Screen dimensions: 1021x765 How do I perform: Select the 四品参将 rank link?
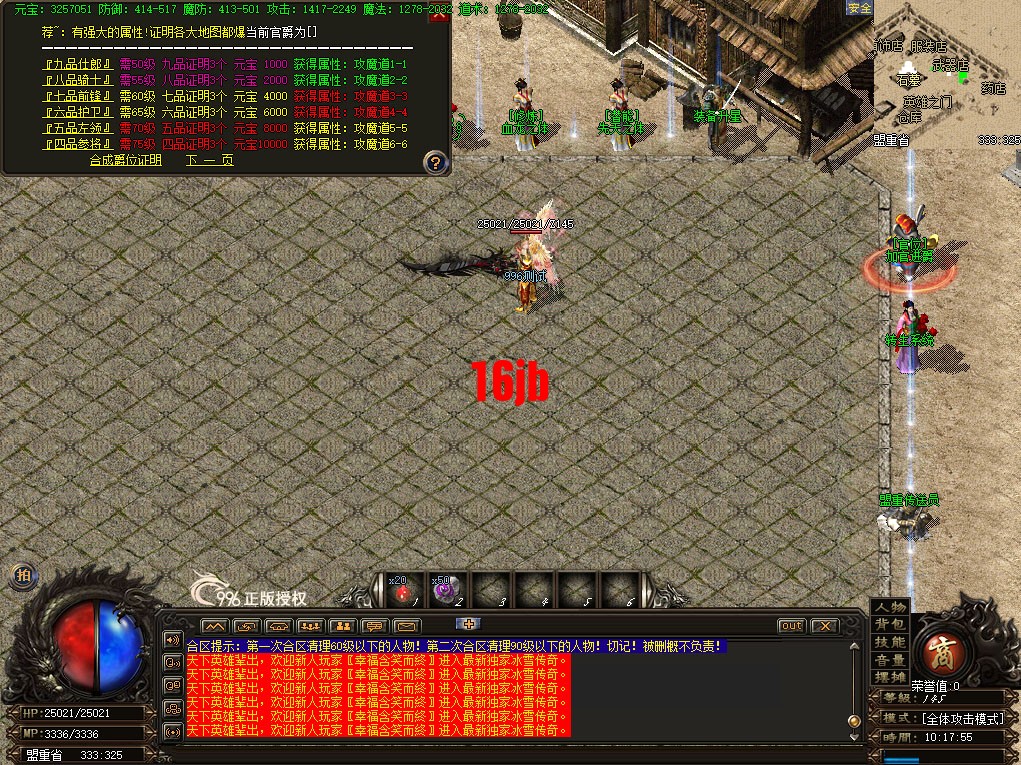tap(79, 144)
